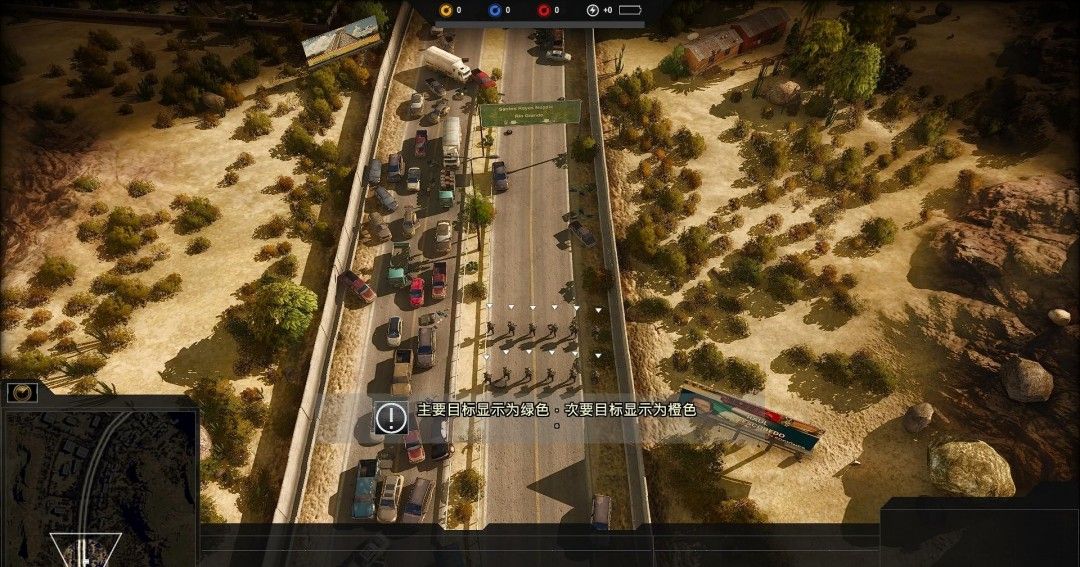This screenshot has height=567, width=1080.
Task: Click the exclamation mark hint icon
Action: click(x=390, y=416)
